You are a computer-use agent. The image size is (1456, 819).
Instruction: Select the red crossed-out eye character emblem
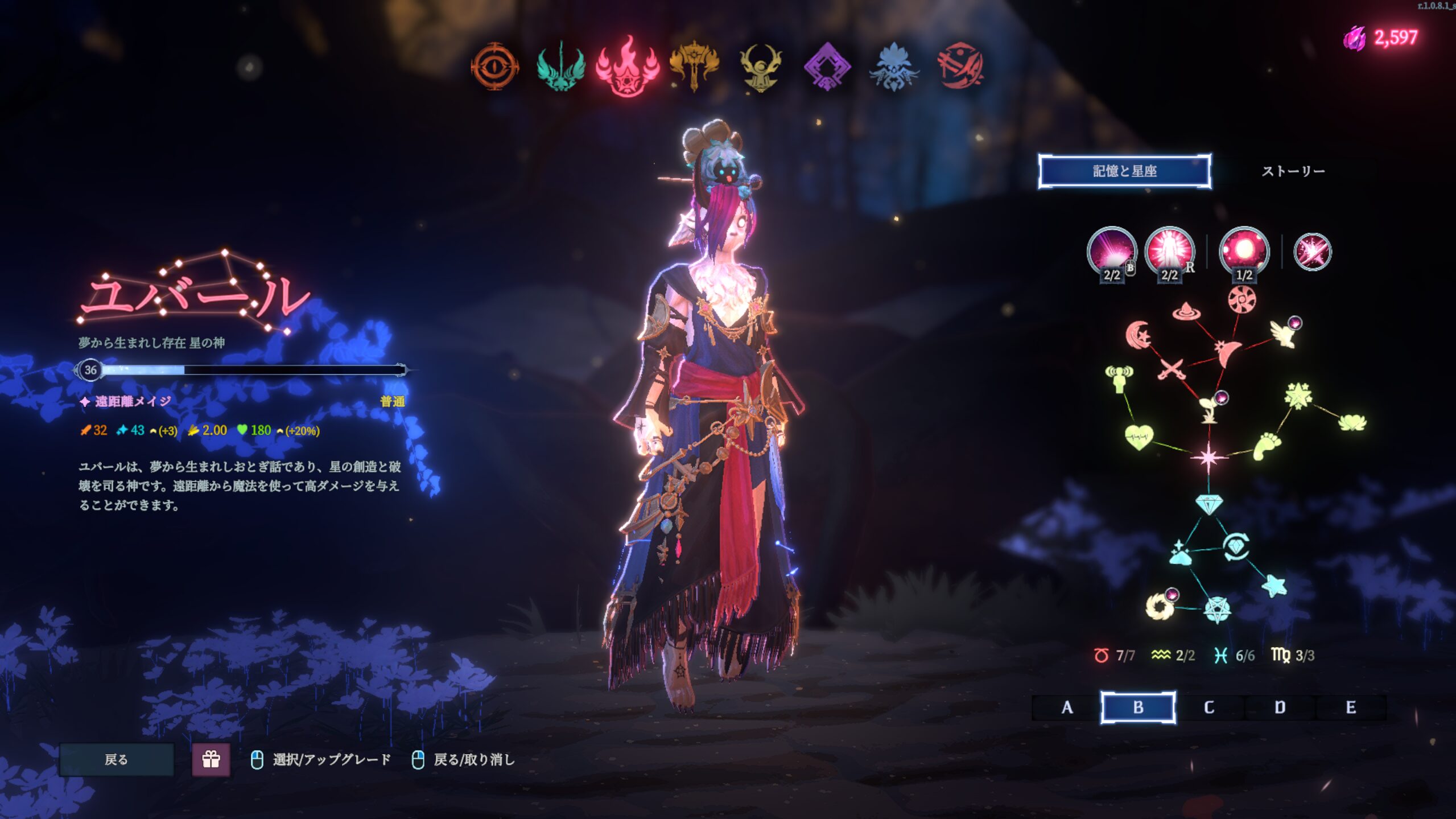click(960, 66)
